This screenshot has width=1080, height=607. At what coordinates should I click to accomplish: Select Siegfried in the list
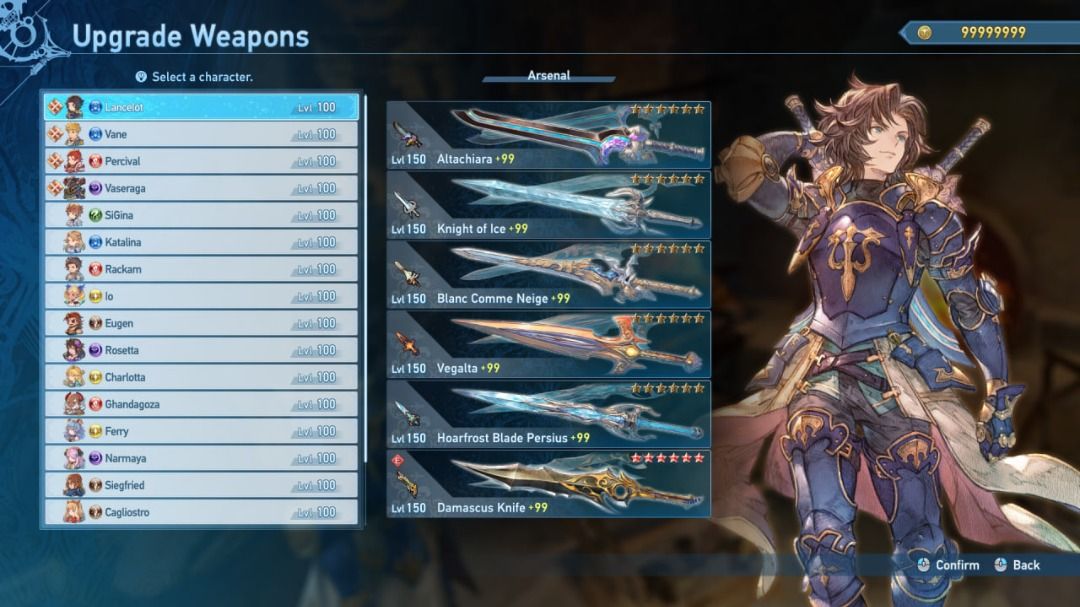tap(200, 485)
